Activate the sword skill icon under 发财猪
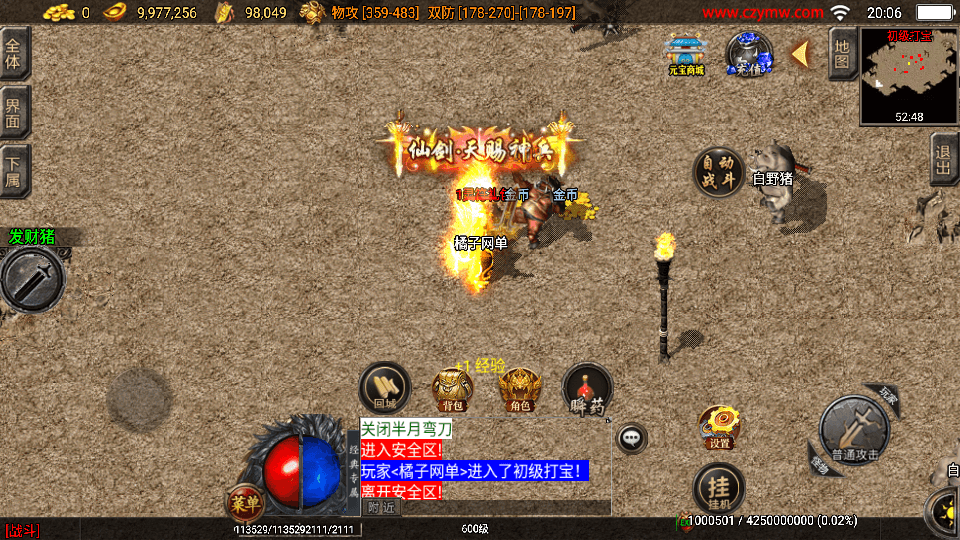This screenshot has height=540, width=960. coord(32,279)
